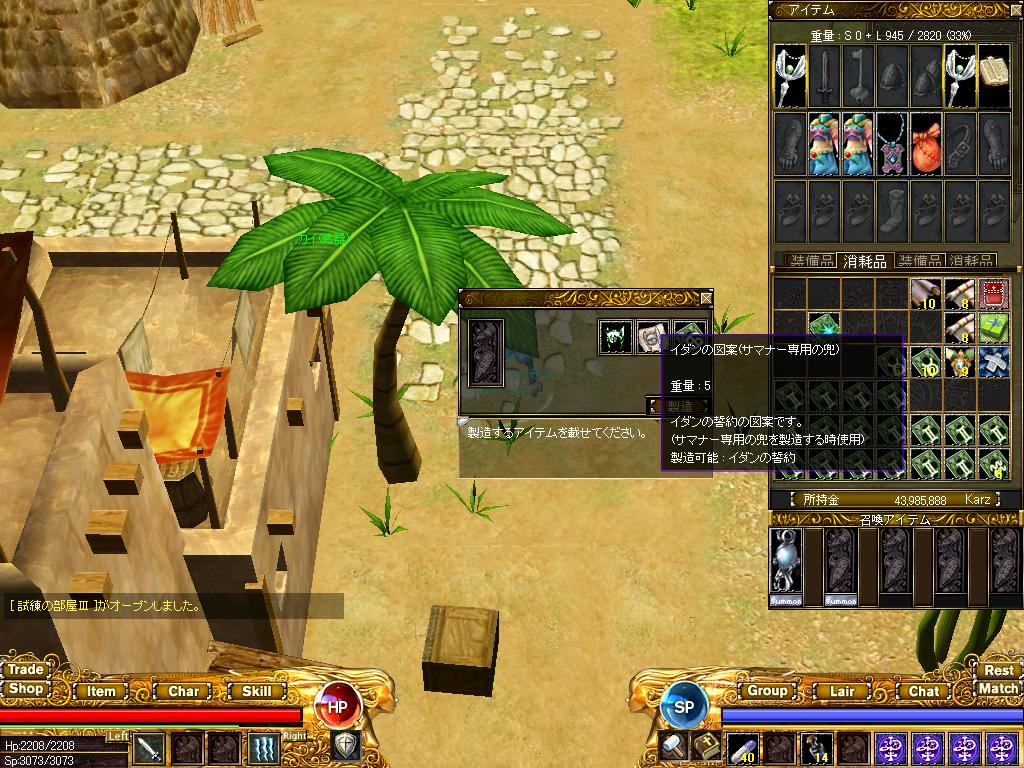Open the Chat window
The height and width of the screenshot is (768, 1024).
coord(923,691)
